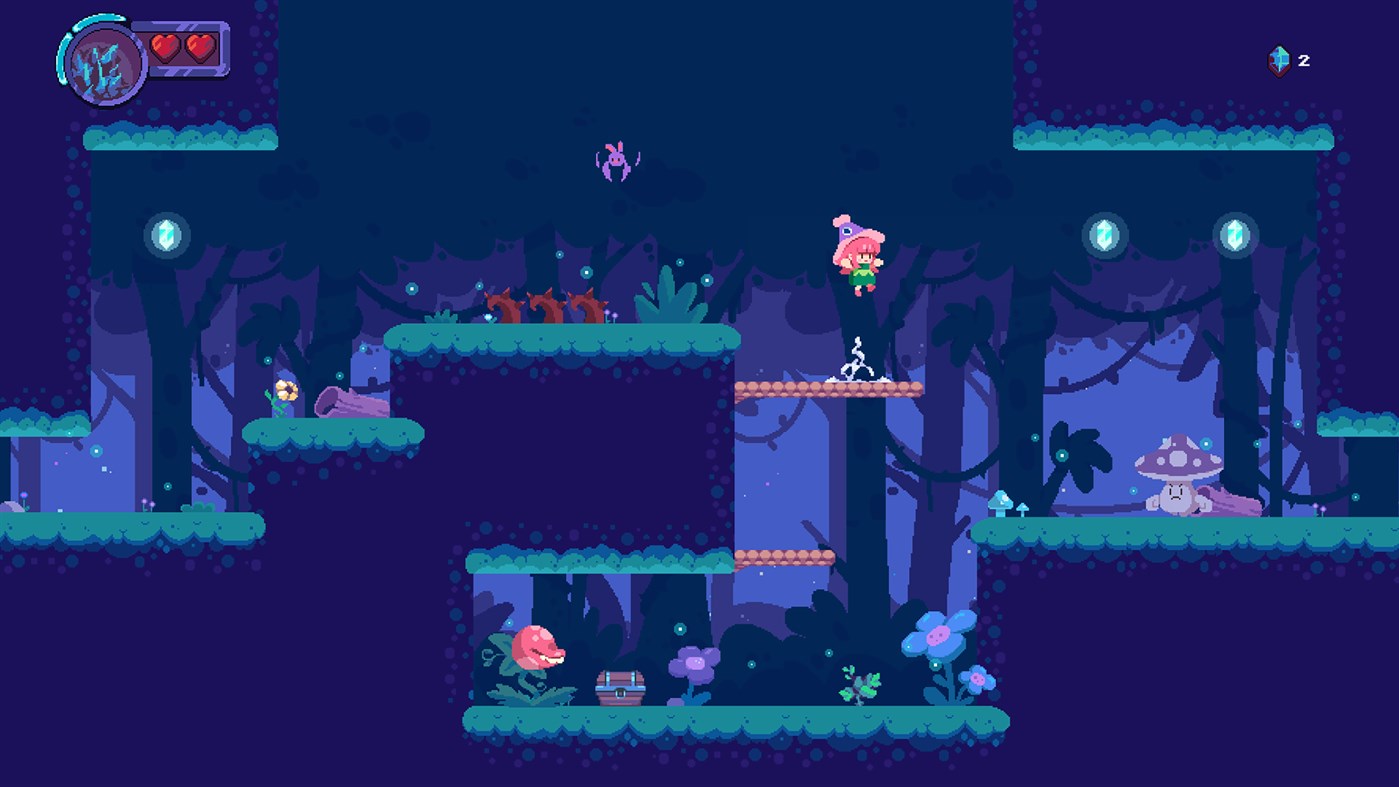Click the second red heart in the health bar
The width and height of the screenshot is (1399, 787).
point(198,46)
